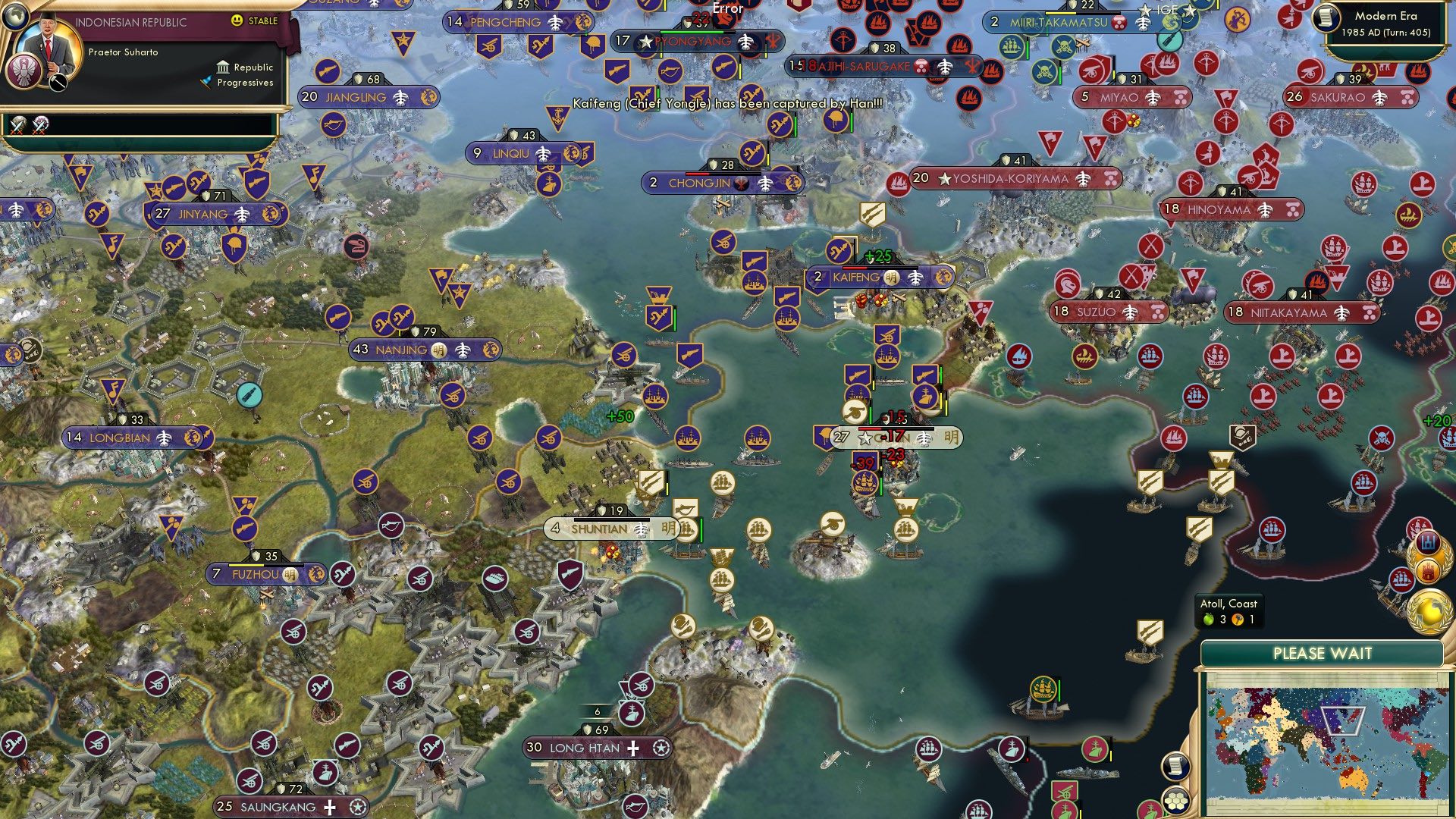Click the red galleon naval notification icon
The width and height of the screenshot is (1456, 819).
[x=1401, y=579]
